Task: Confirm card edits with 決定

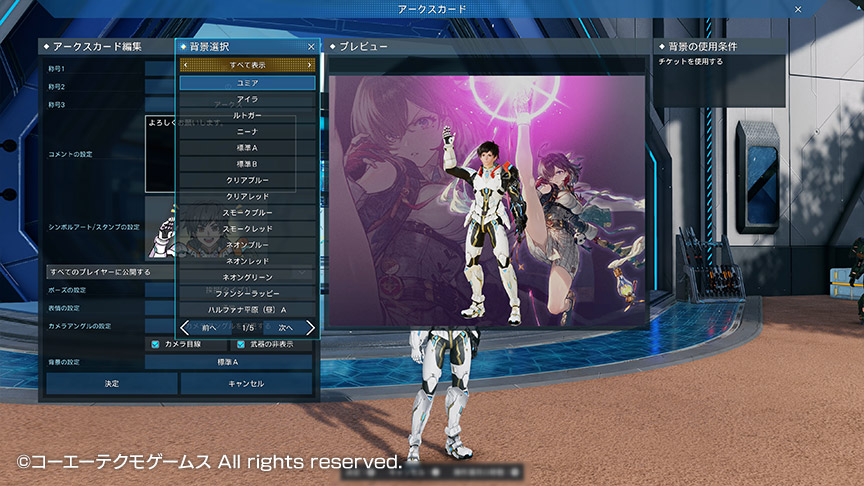Action: click(x=111, y=383)
